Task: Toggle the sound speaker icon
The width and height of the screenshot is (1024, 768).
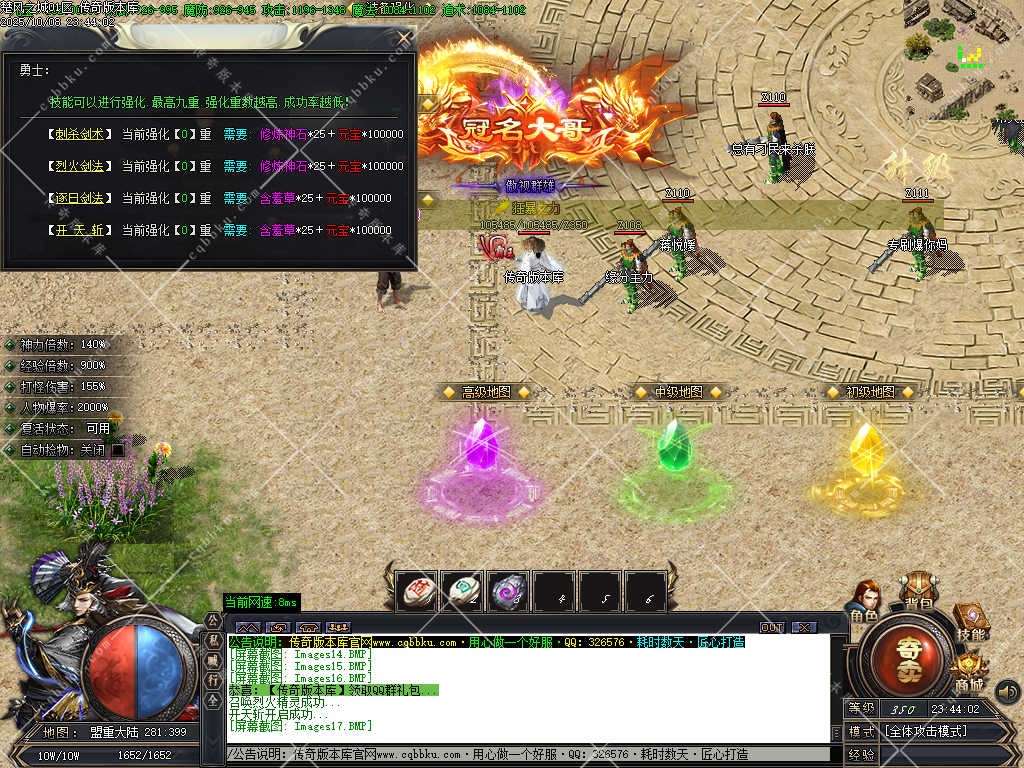Action: (x=1007, y=691)
